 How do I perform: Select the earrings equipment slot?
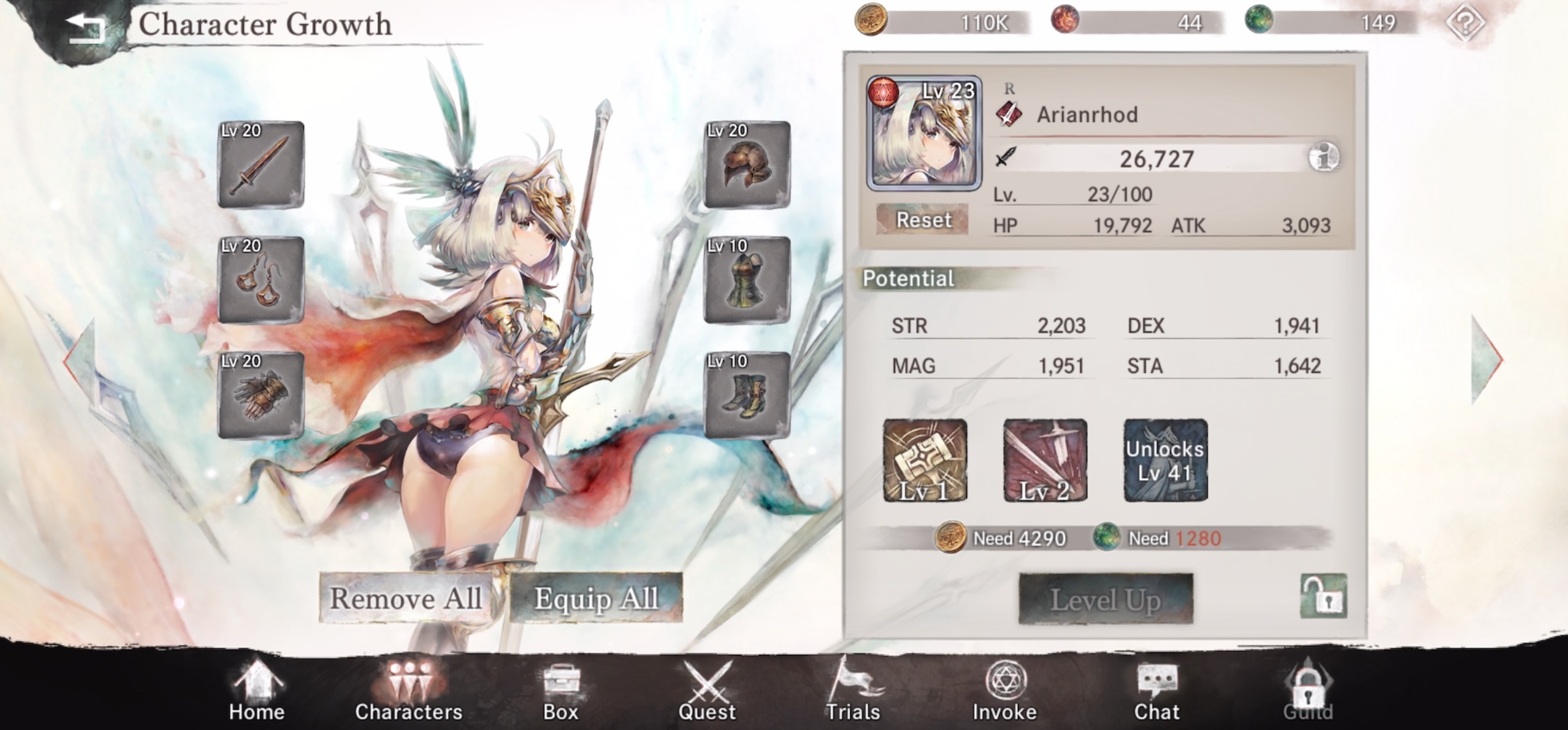tap(261, 281)
